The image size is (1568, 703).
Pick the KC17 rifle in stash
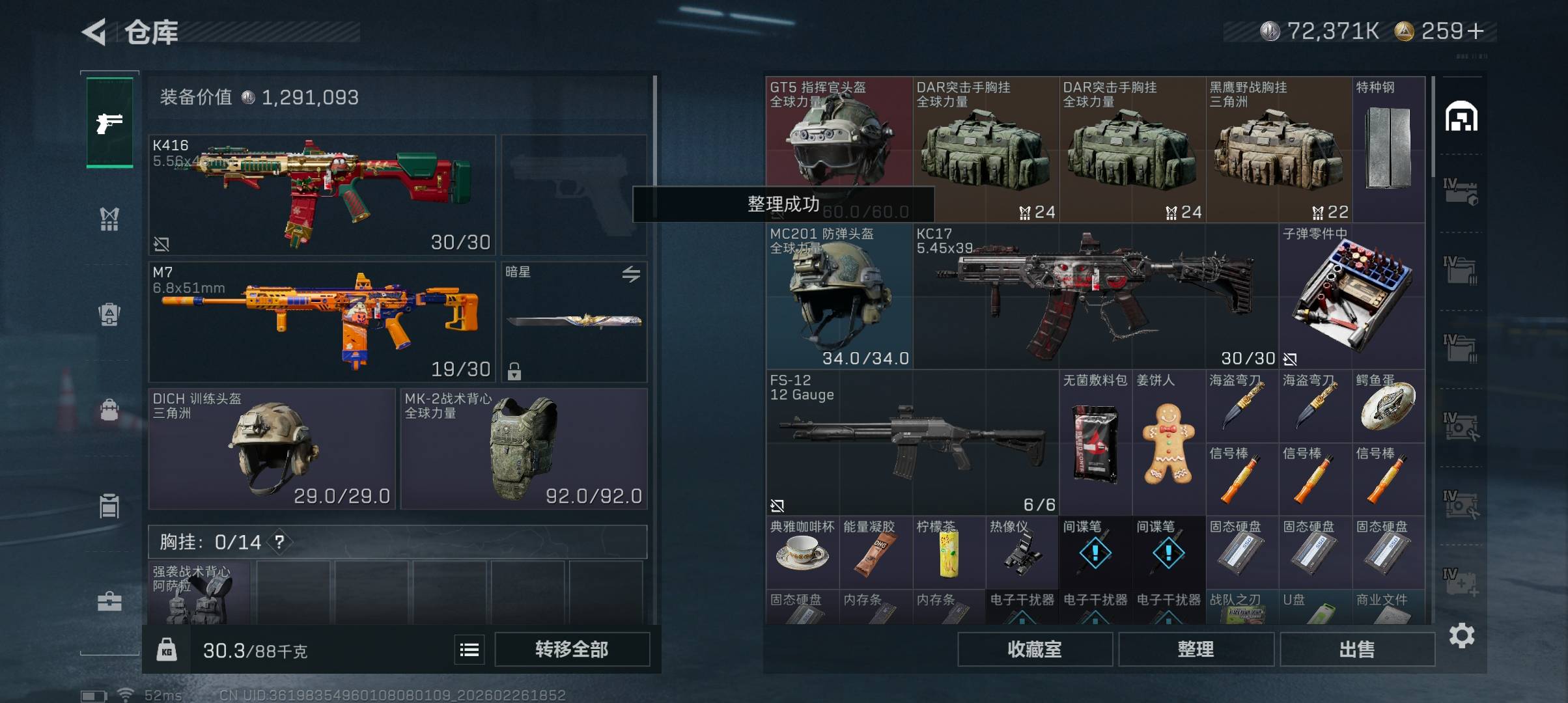1095,297
